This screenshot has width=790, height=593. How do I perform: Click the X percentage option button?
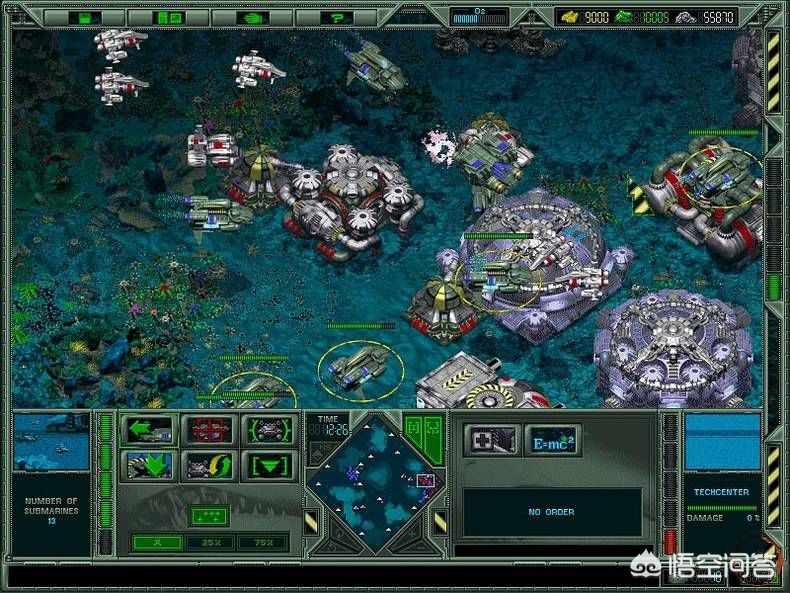[157, 542]
